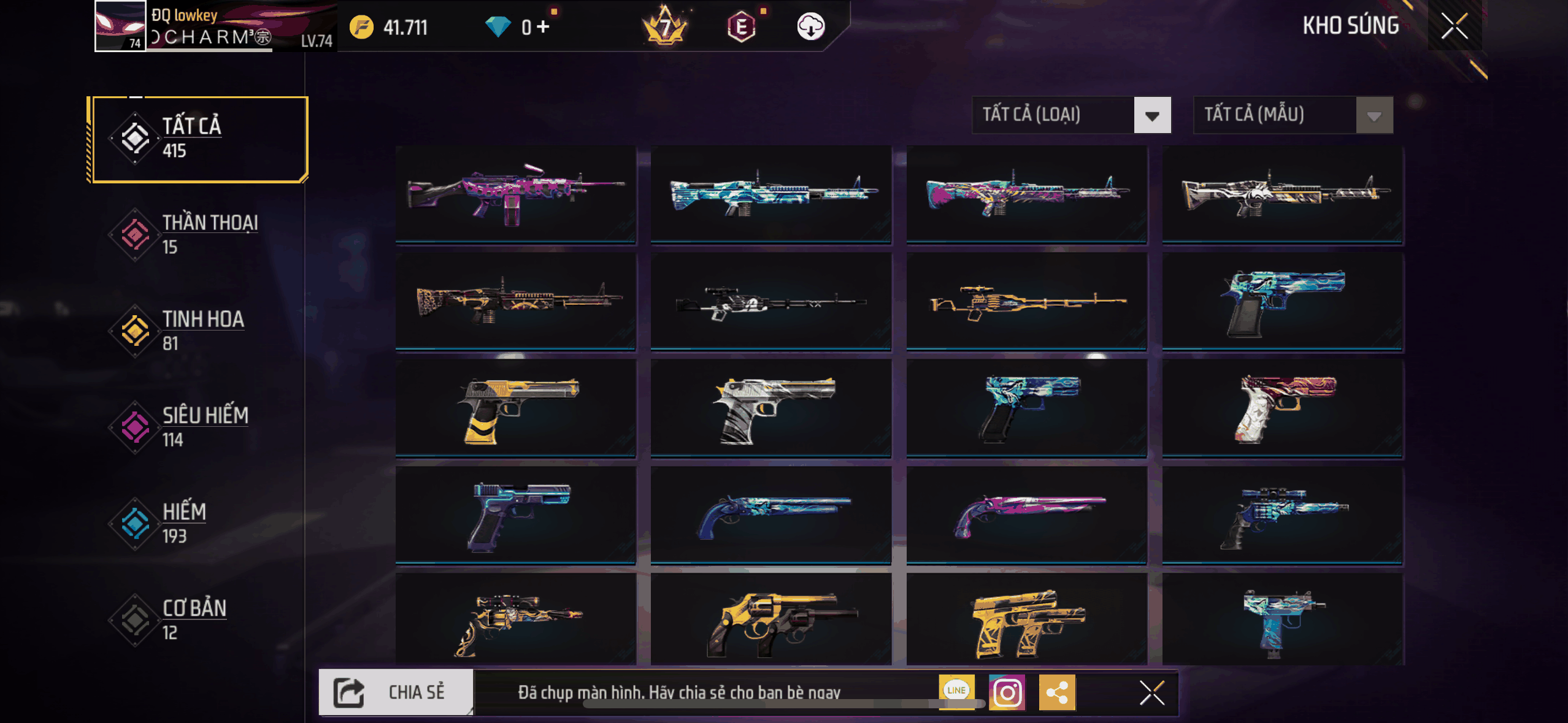Switch to the Thần Thoại category

click(198, 235)
